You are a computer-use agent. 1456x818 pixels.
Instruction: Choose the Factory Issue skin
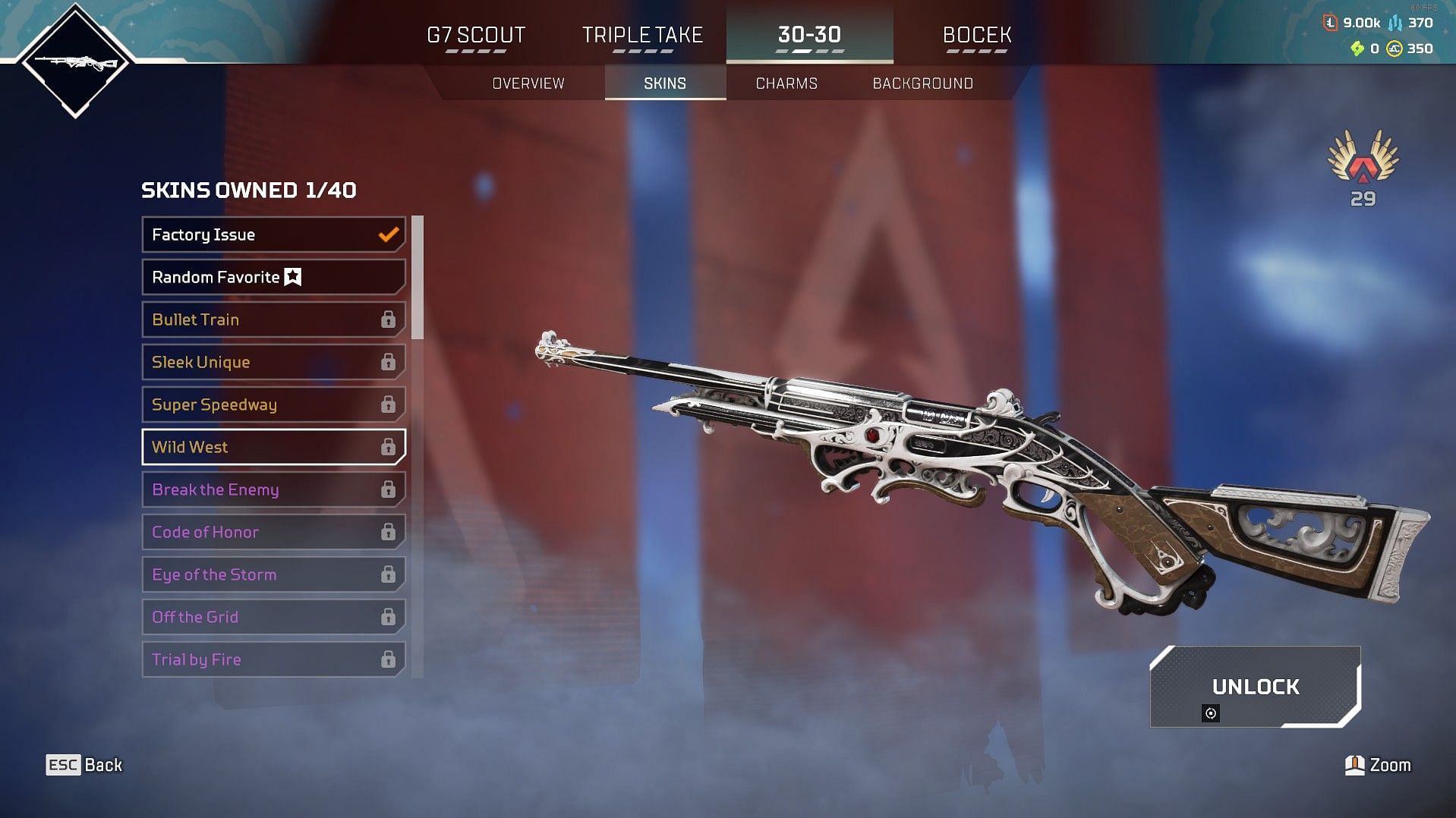(273, 234)
